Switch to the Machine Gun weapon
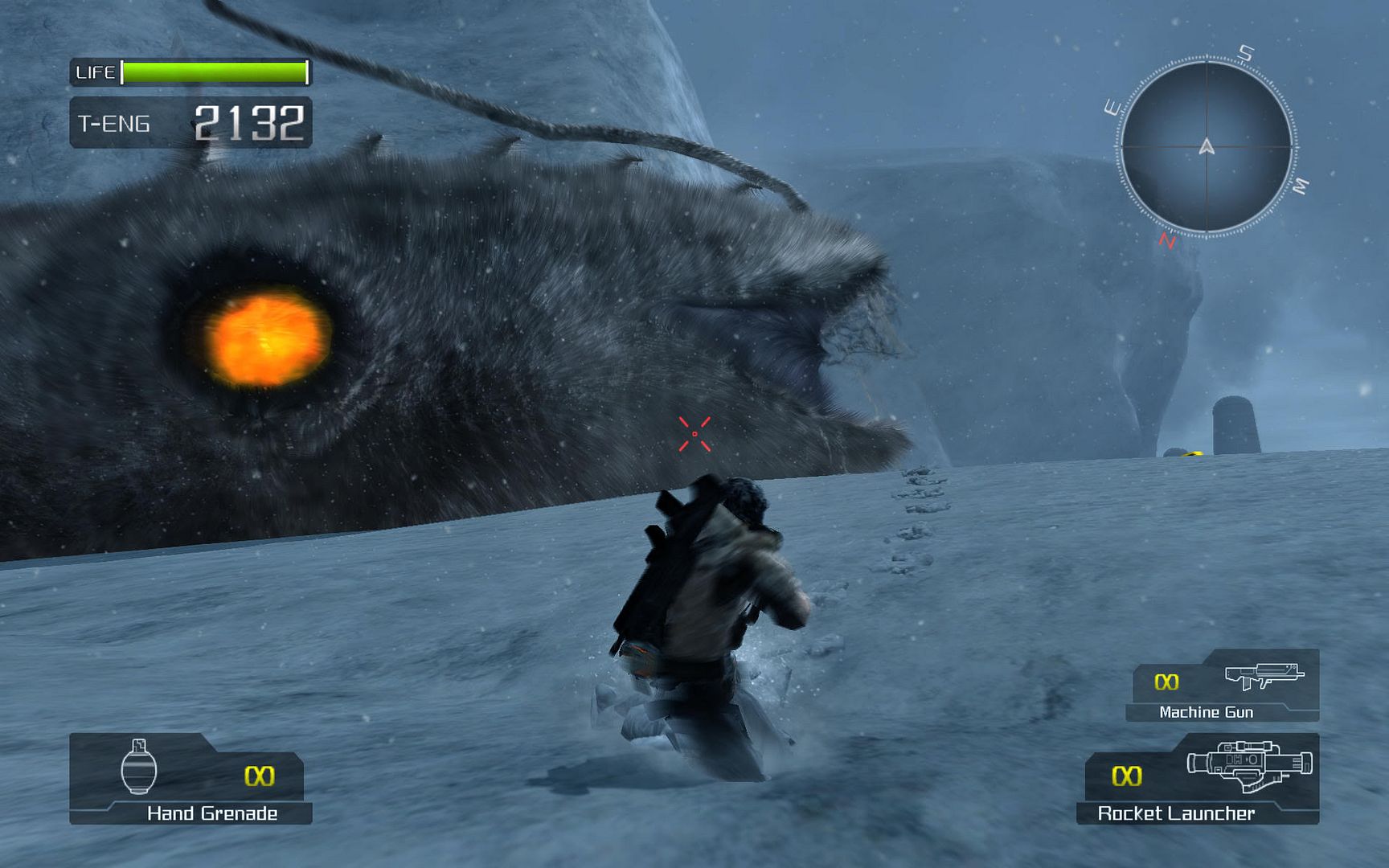This screenshot has height=868, width=1389. tap(1222, 686)
